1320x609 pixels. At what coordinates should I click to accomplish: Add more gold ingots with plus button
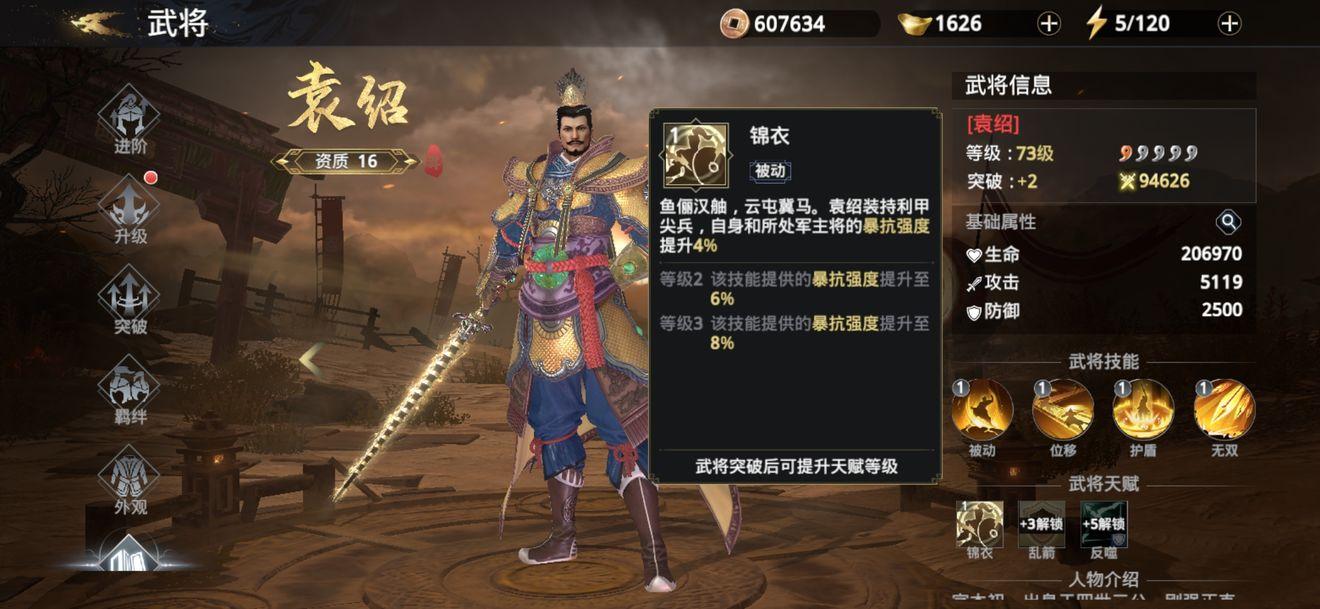[1049, 24]
